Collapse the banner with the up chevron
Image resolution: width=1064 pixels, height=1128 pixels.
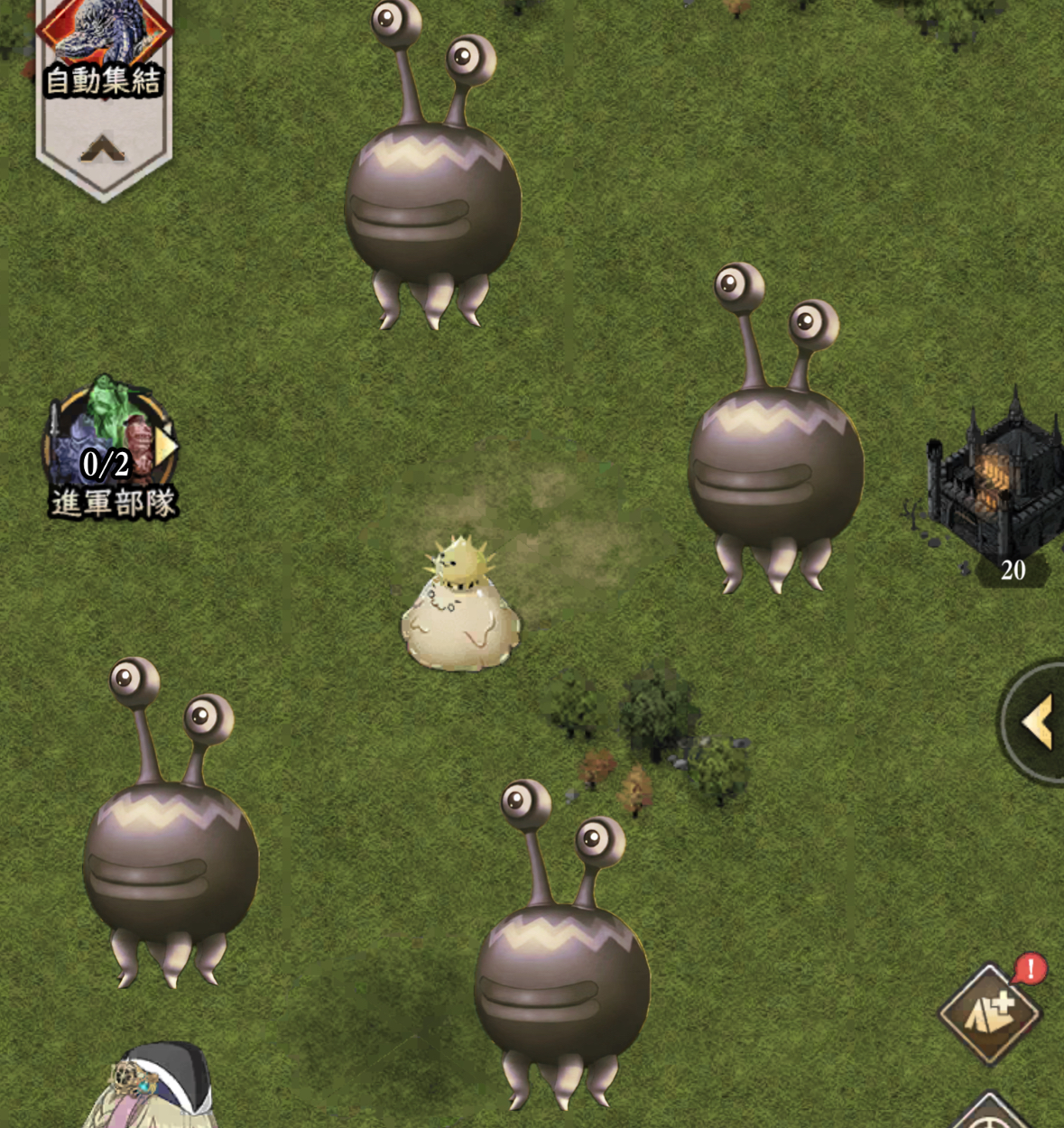tap(103, 149)
